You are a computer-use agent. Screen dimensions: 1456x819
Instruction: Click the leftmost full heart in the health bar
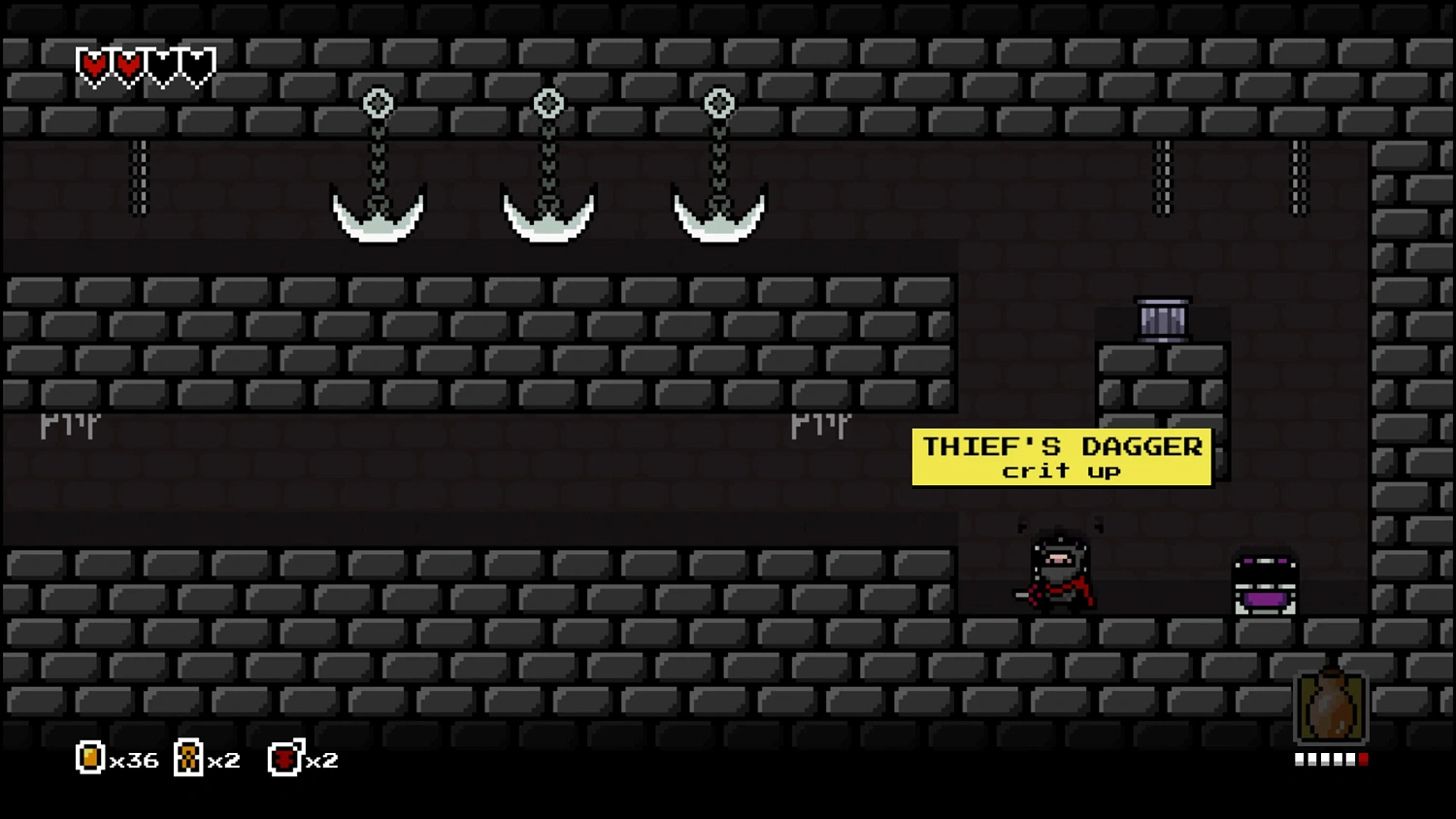tap(93, 65)
